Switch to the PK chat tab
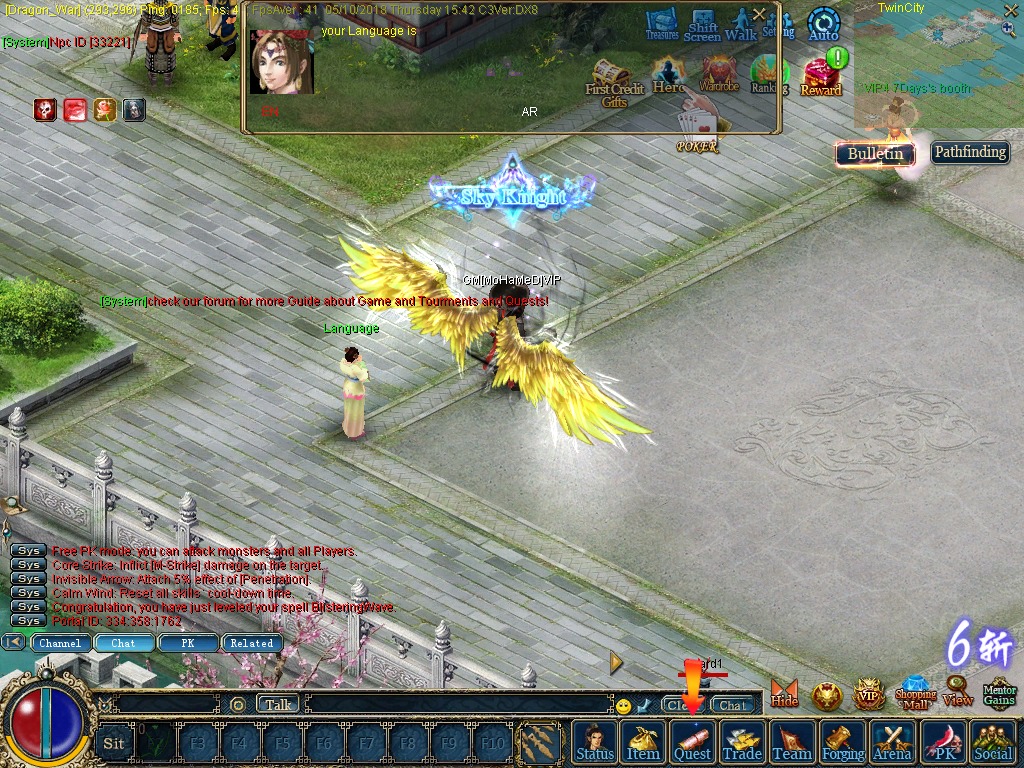 pos(187,643)
